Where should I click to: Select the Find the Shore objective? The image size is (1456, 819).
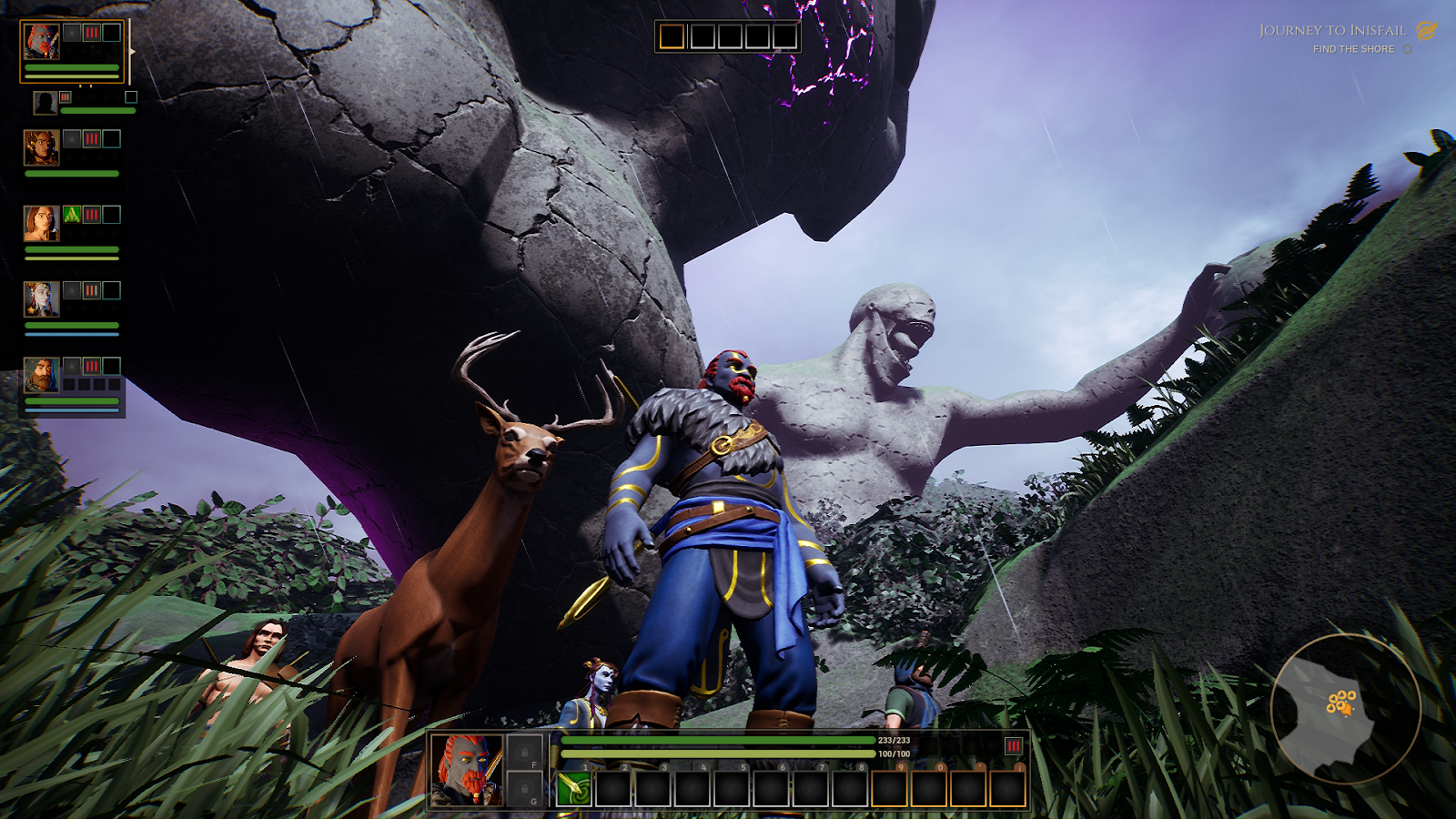(x=1353, y=49)
